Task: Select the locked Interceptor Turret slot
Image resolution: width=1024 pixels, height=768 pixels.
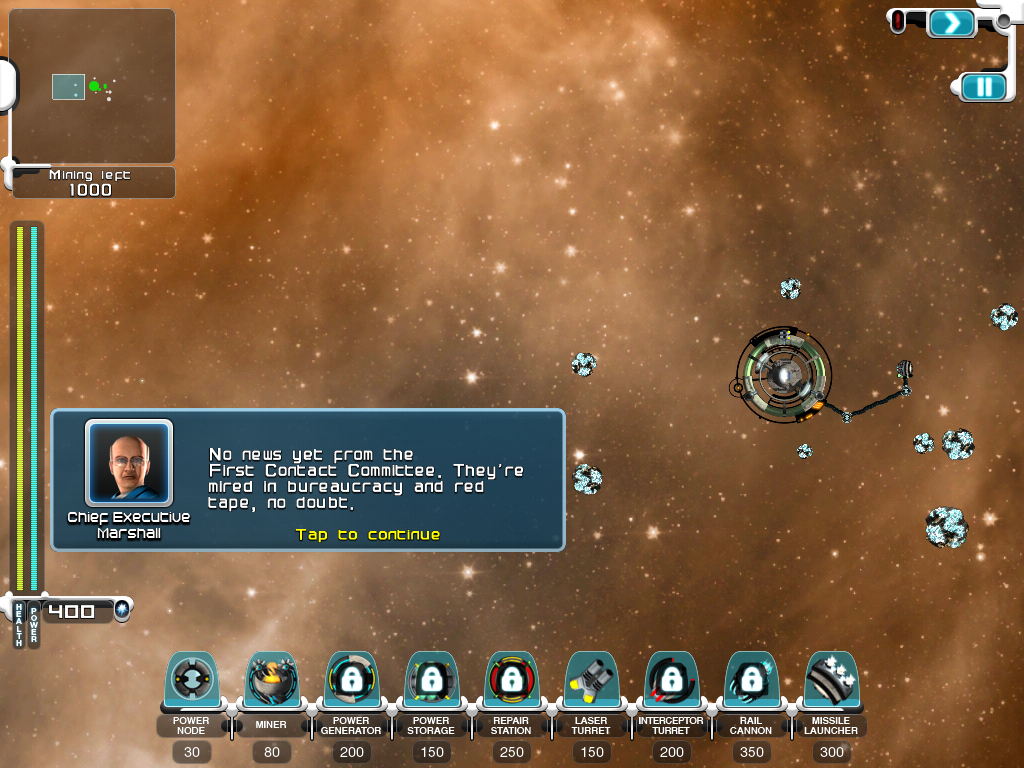Action: (x=671, y=681)
